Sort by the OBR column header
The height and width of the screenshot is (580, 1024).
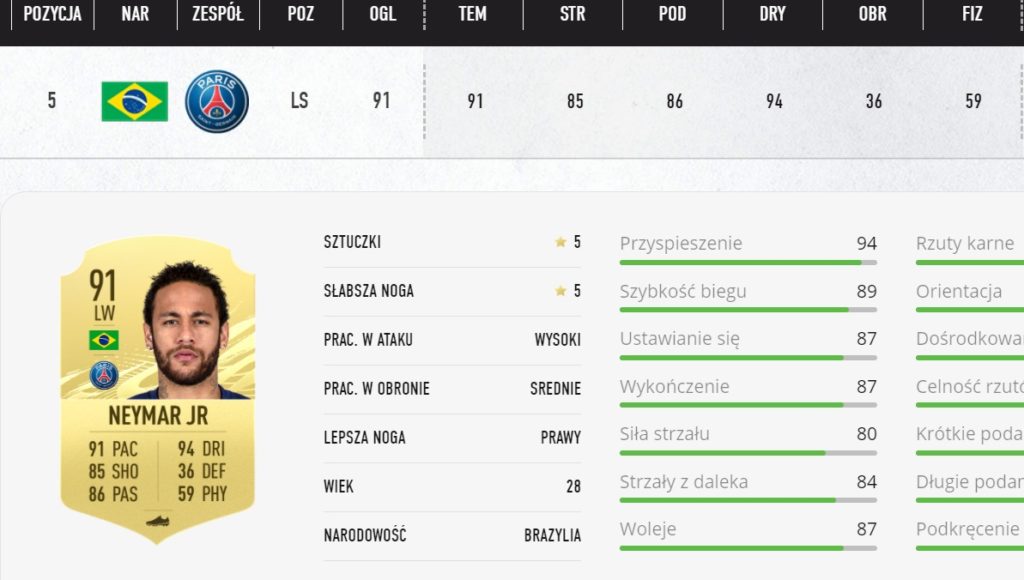(x=872, y=14)
